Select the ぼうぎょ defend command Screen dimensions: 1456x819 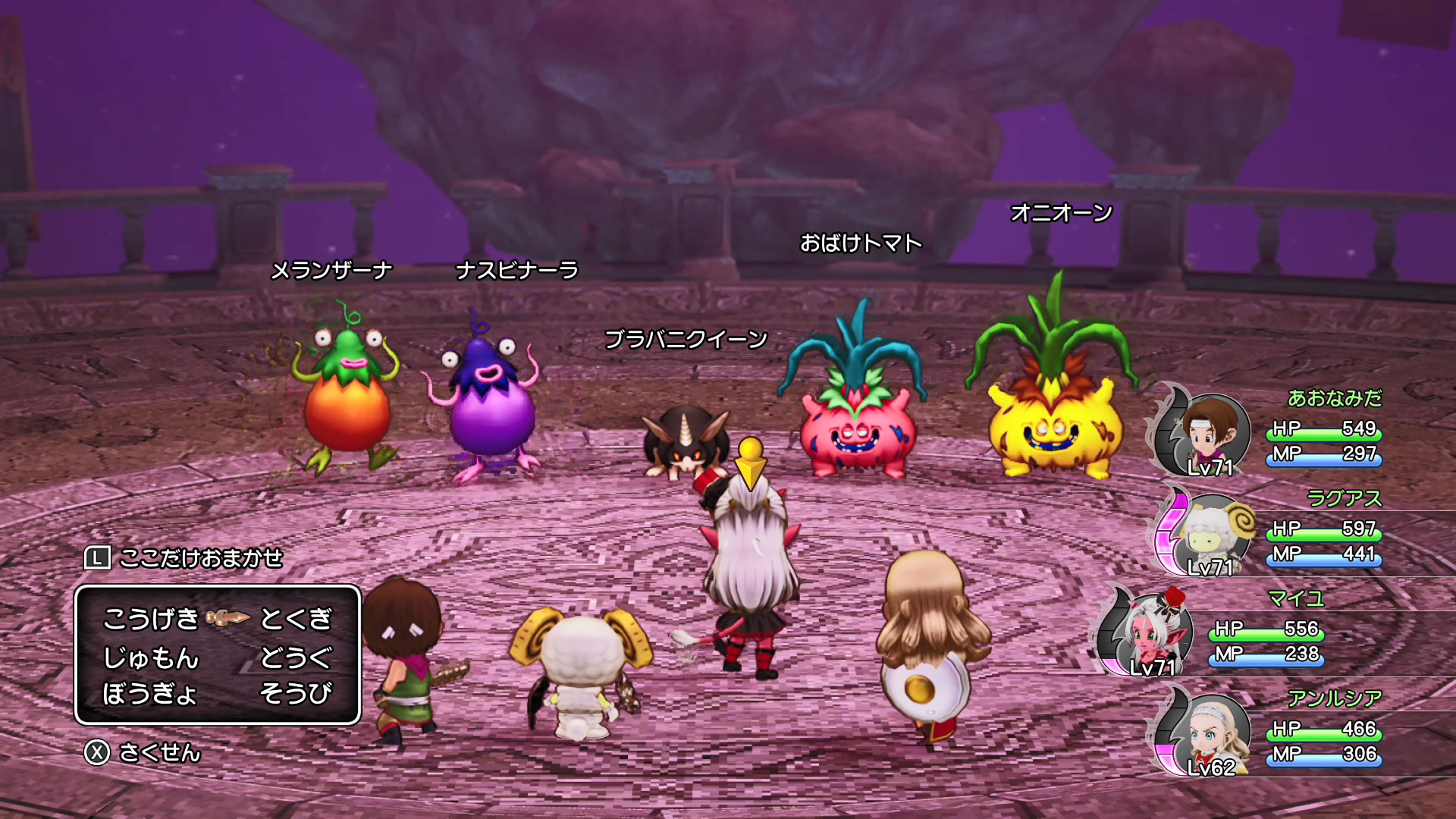[150, 693]
